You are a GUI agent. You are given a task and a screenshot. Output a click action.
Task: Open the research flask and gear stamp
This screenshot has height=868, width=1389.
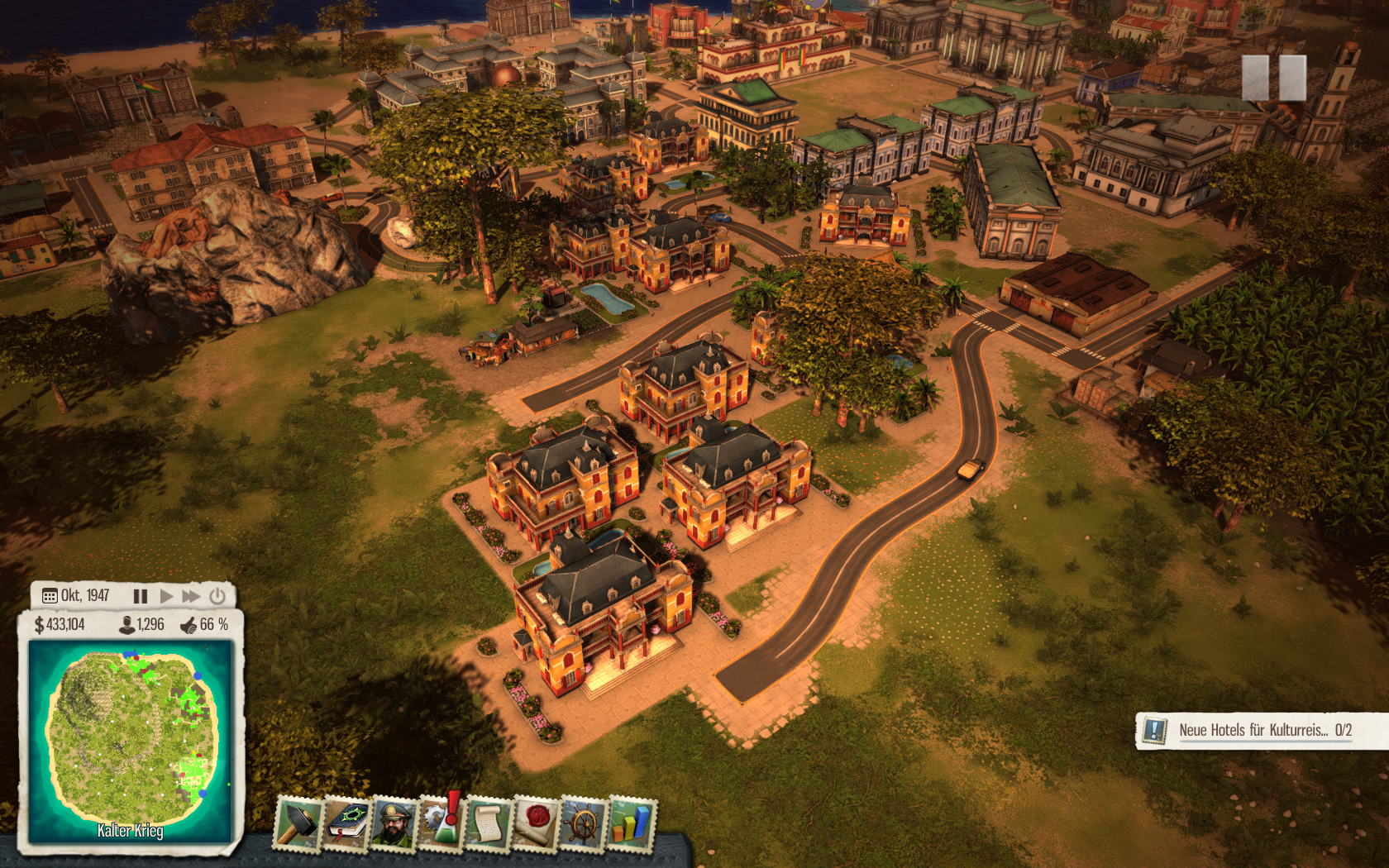click(x=442, y=823)
